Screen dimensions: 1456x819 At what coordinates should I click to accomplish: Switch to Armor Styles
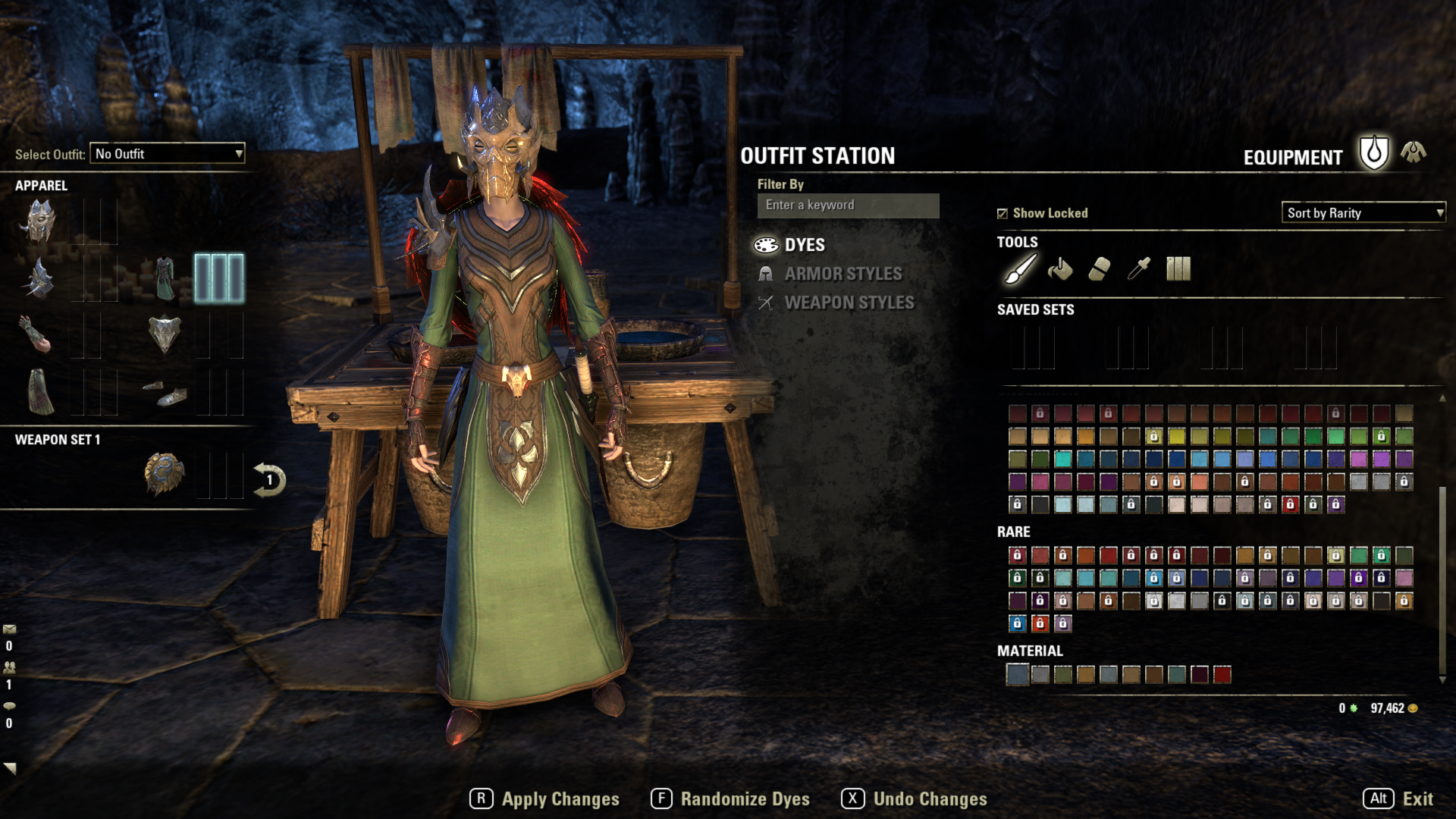(x=842, y=274)
